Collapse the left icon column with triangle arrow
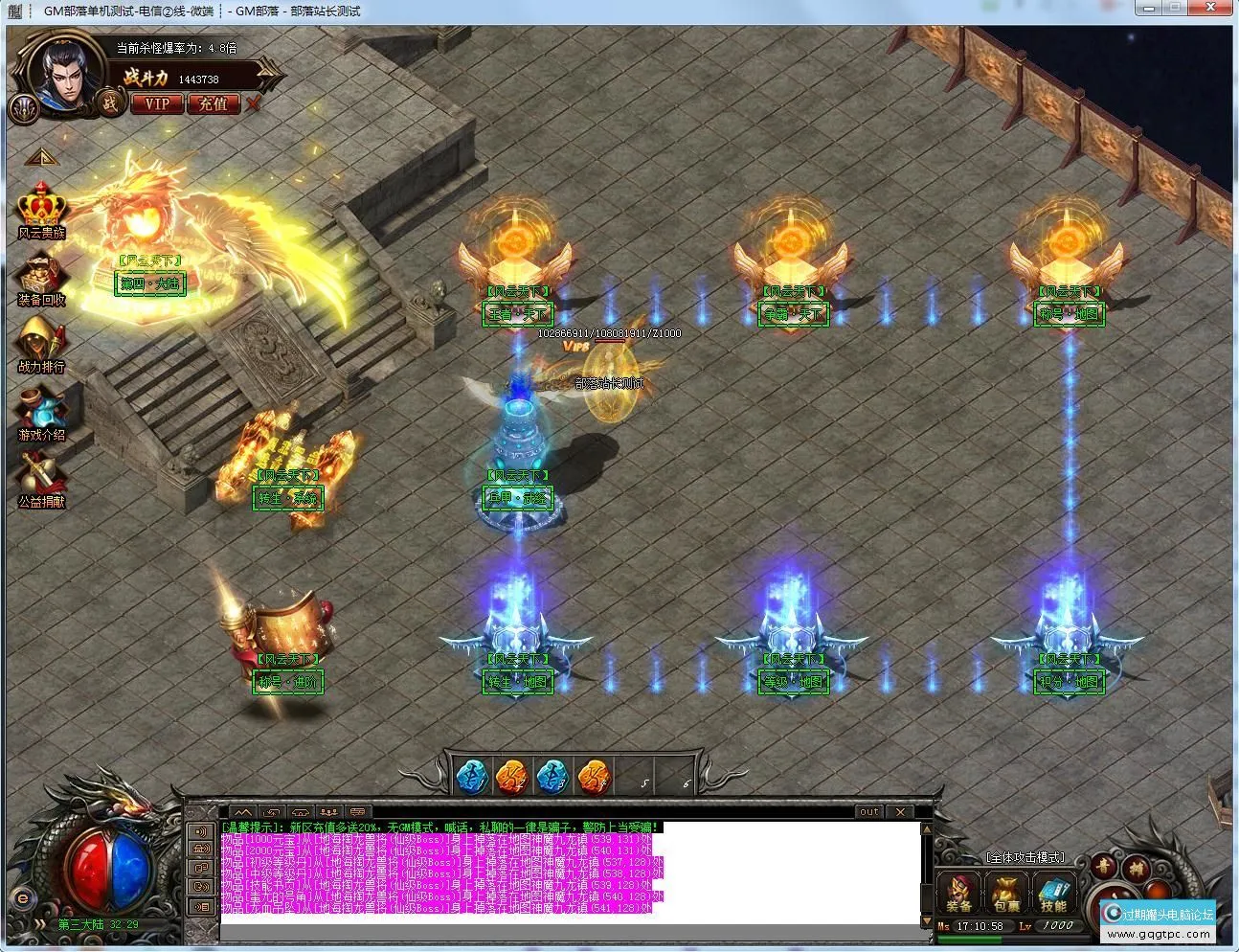Screen dimensions: 1239x952 pos(41,156)
